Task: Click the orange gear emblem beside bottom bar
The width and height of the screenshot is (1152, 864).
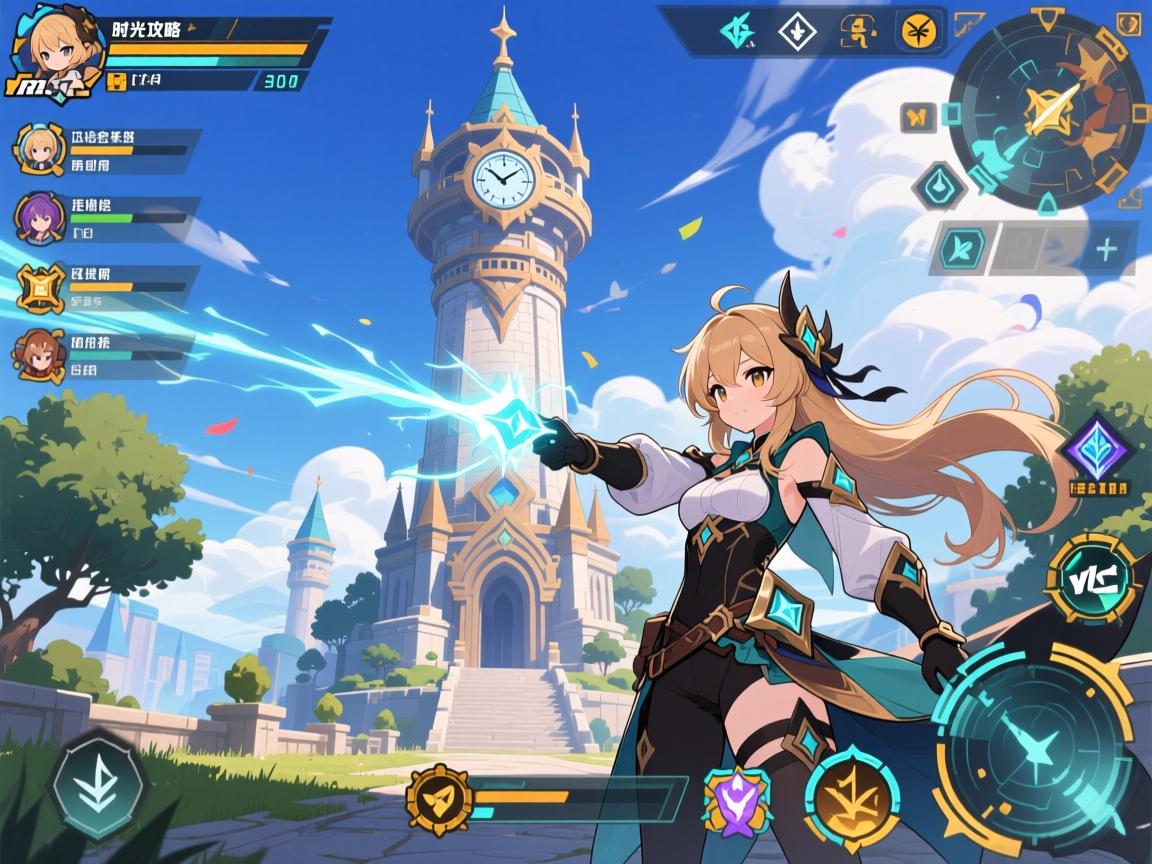Action: pos(439,798)
